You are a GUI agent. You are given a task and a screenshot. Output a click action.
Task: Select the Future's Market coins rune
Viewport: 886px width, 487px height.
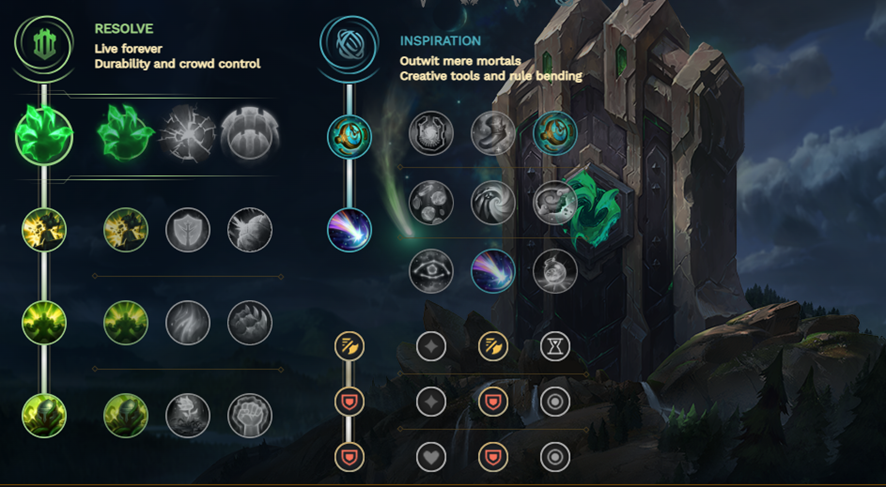click(431, 203)
